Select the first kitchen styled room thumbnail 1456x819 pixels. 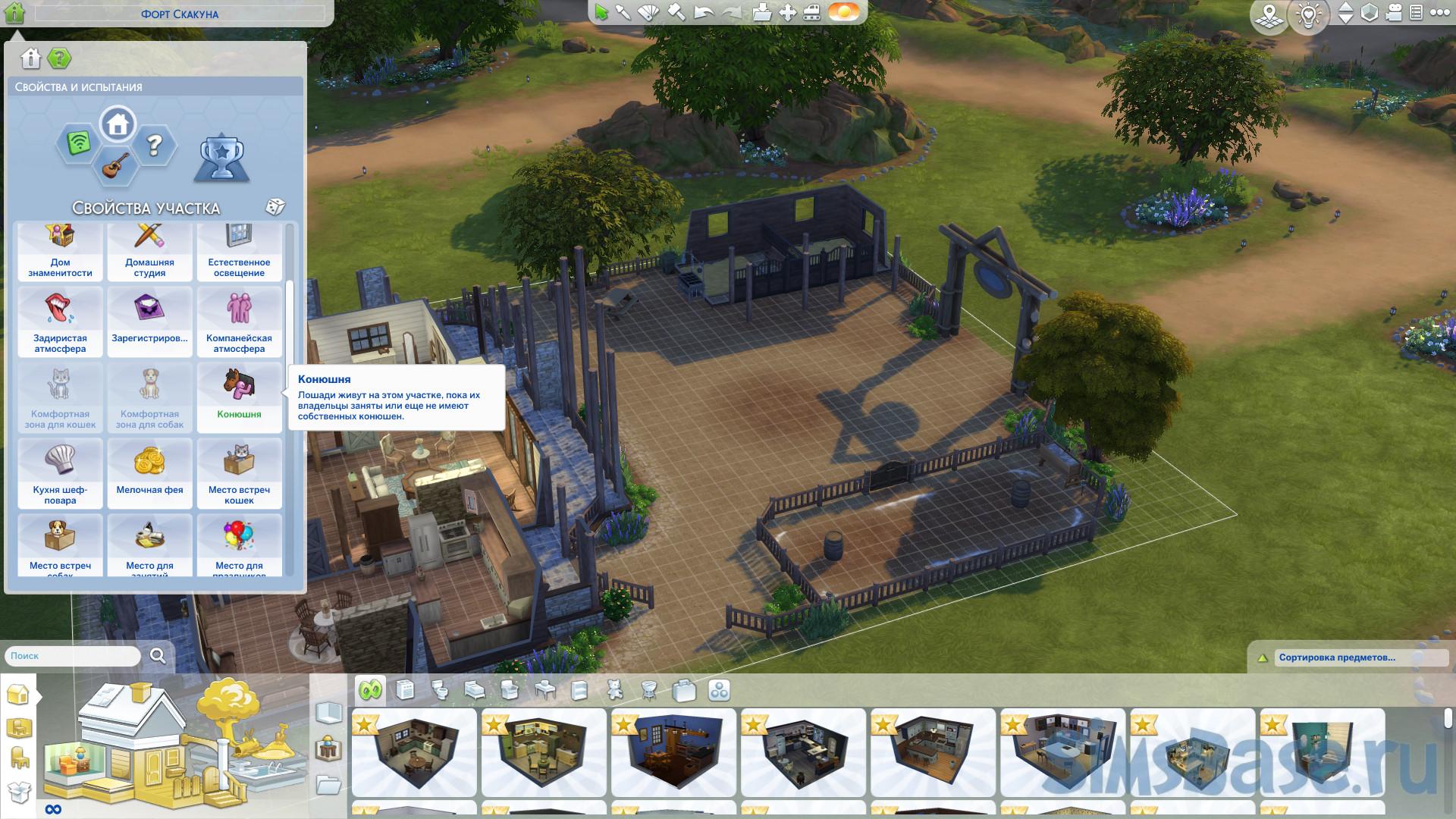(x=414, y=752)
